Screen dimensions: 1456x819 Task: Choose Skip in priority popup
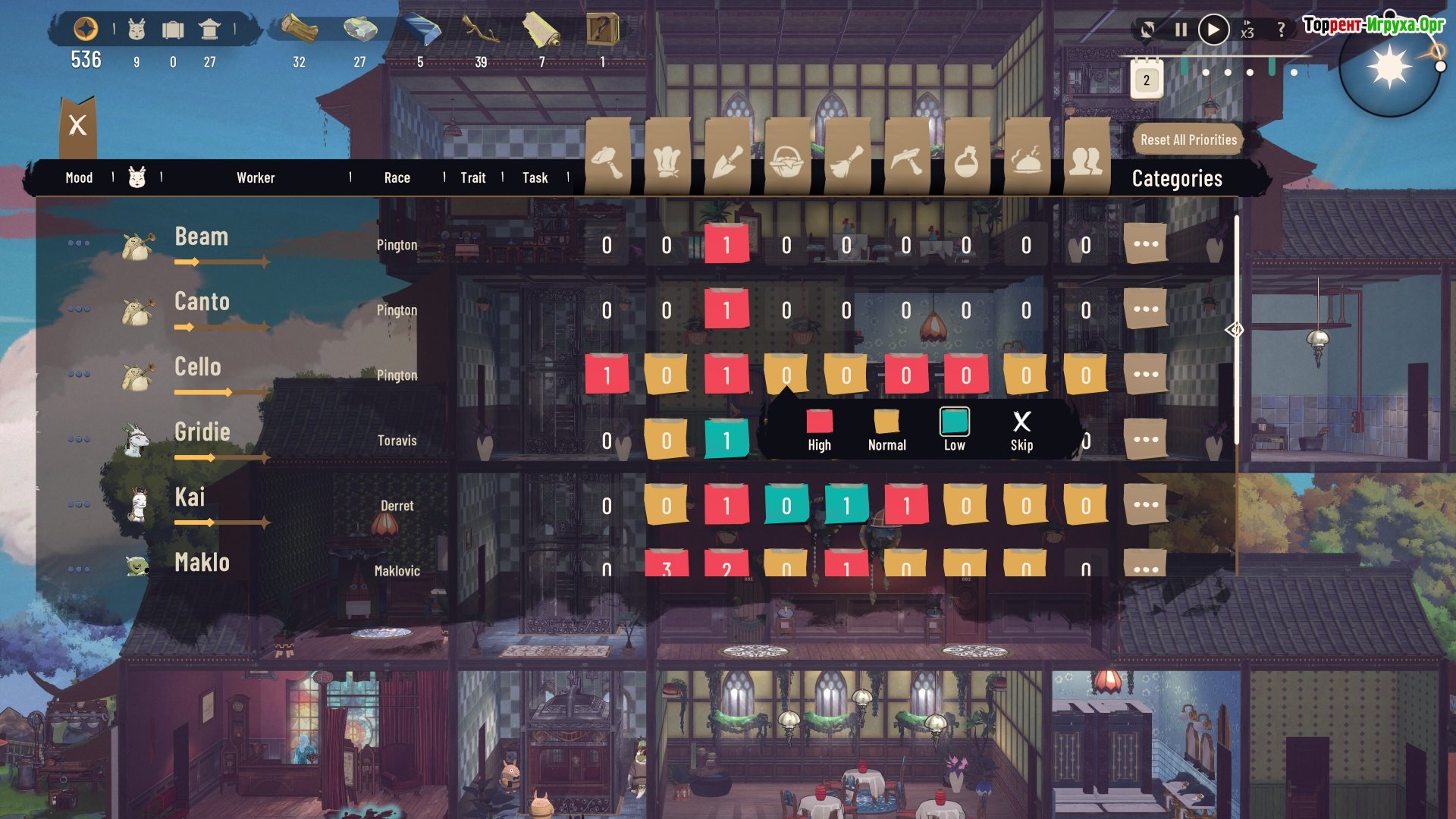[1021, 430]
